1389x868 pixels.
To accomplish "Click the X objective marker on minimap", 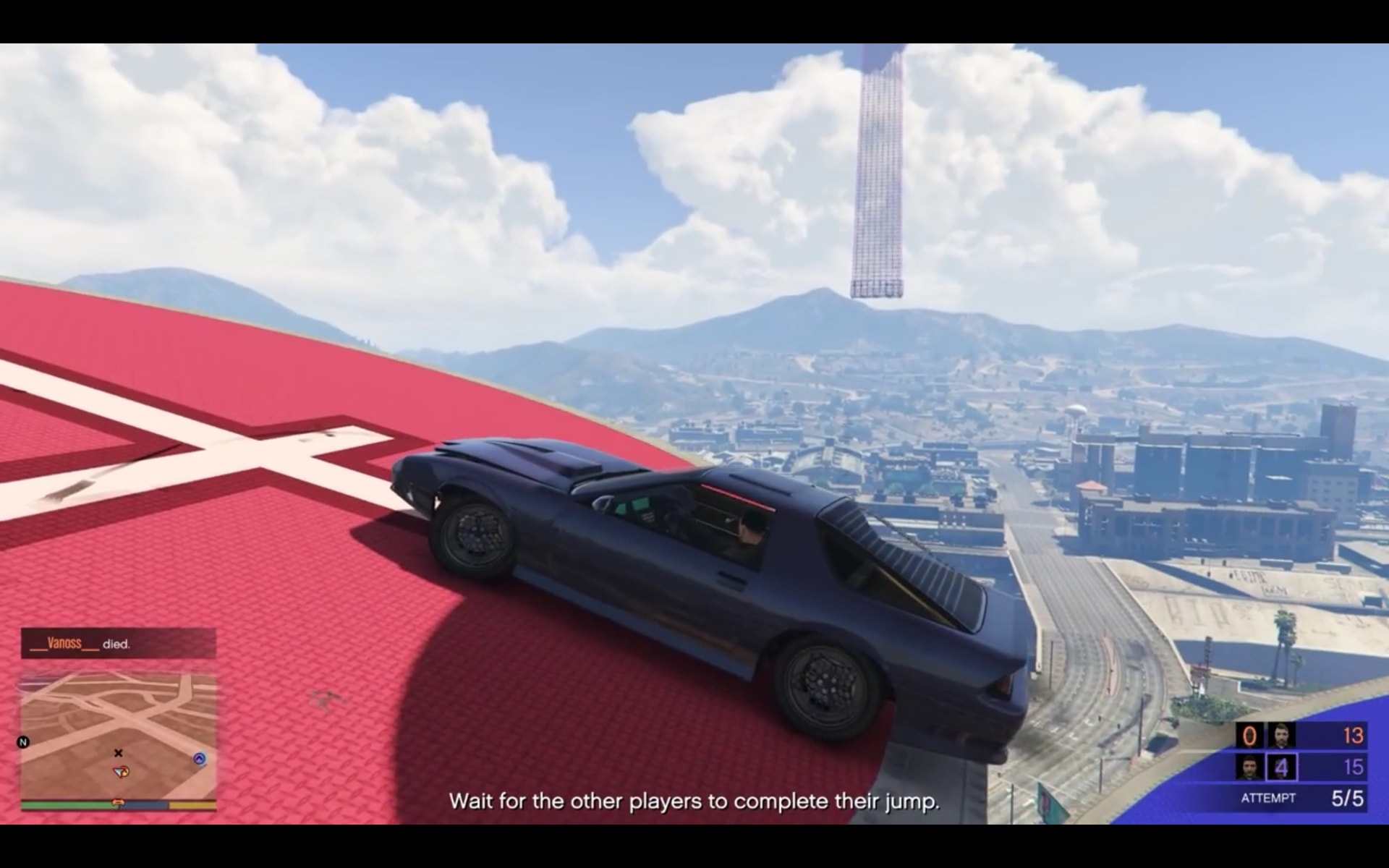I will (x=118, y=753).
